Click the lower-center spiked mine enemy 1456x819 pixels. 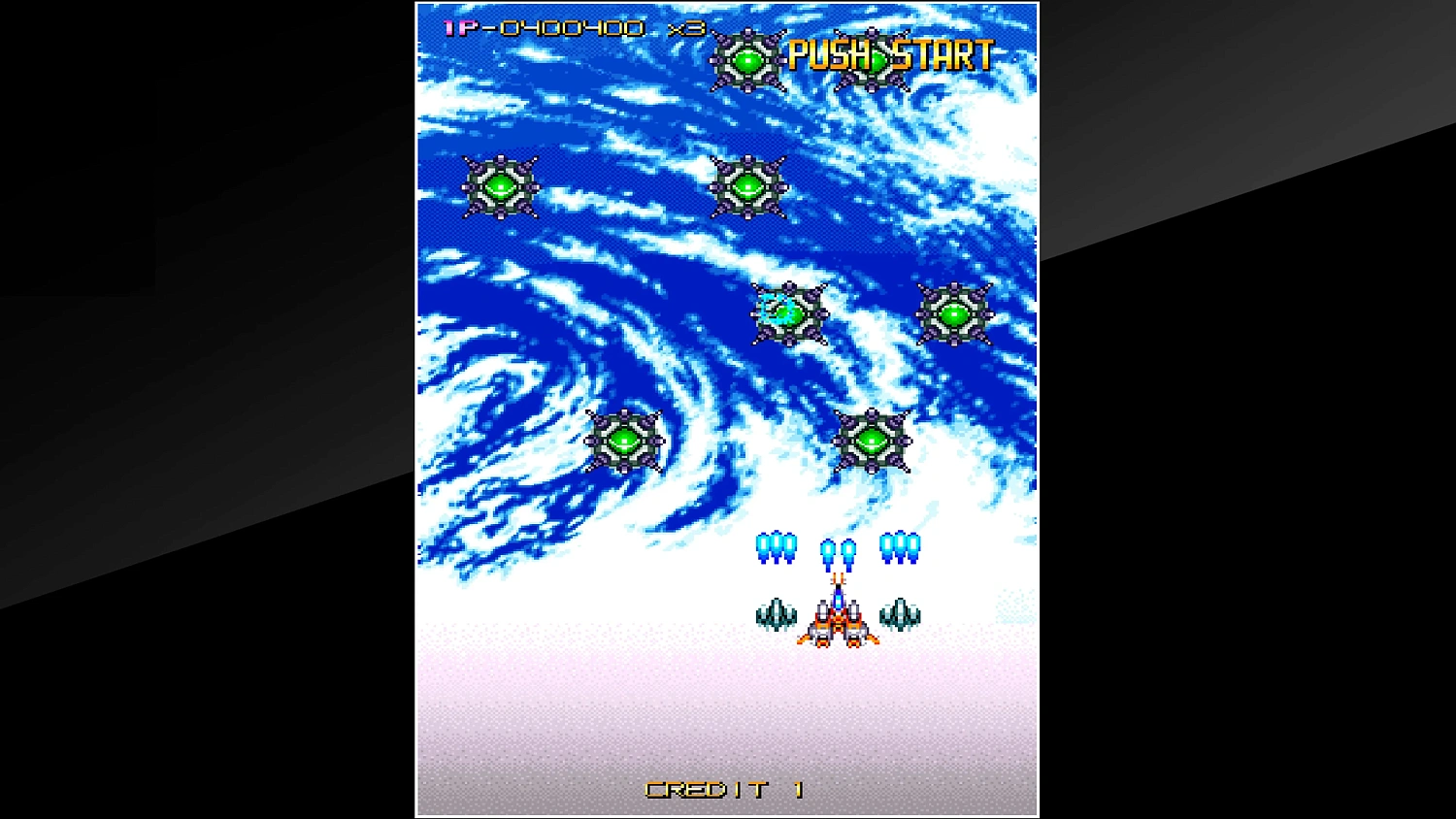[x=873, y=441]
